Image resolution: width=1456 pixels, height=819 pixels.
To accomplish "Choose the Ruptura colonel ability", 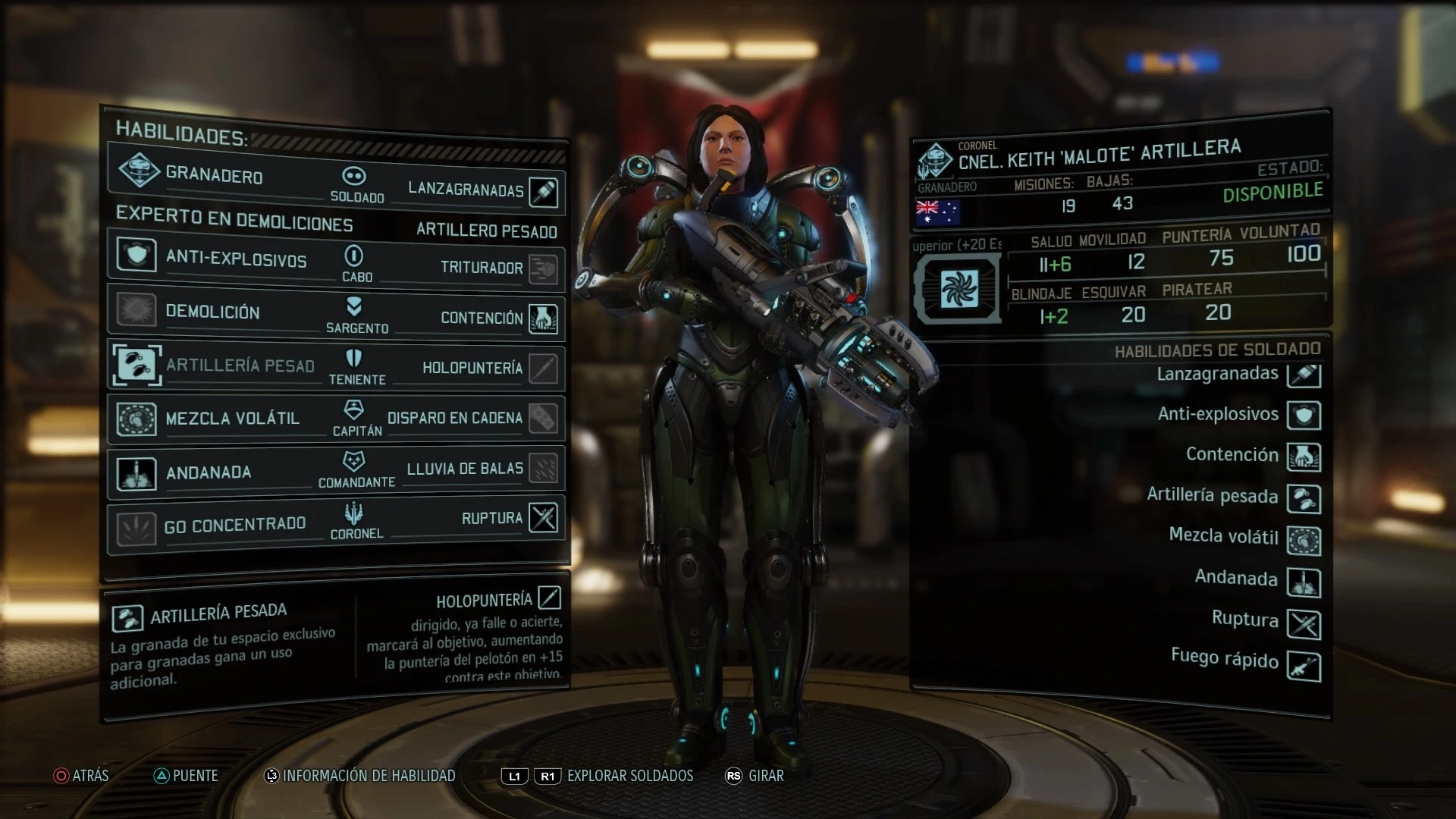I will (x=542, y=518).
